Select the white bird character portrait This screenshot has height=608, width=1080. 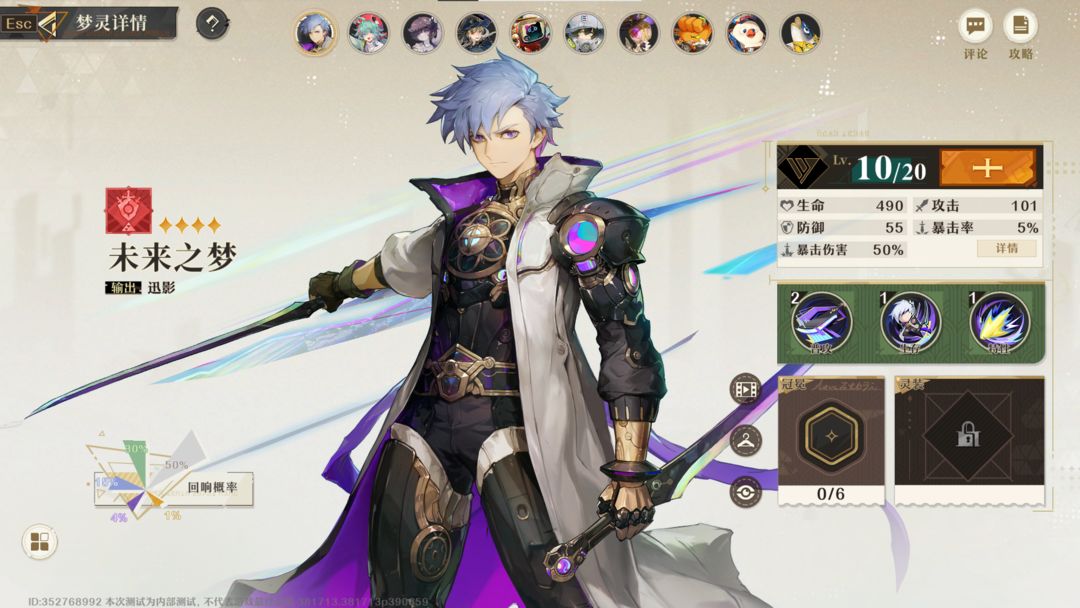[746, 33]
